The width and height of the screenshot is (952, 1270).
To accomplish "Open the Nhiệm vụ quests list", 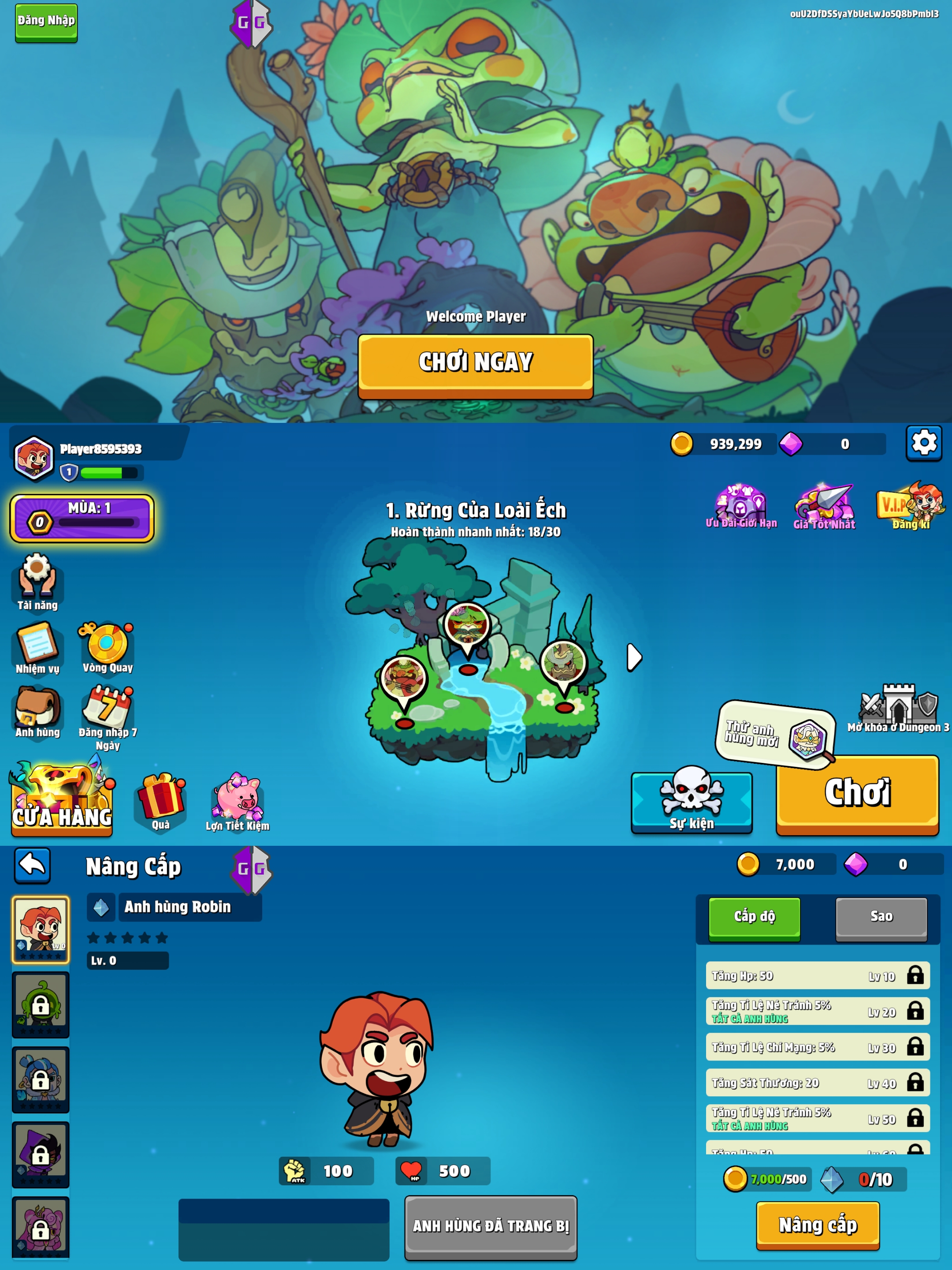I will point(37,647).
